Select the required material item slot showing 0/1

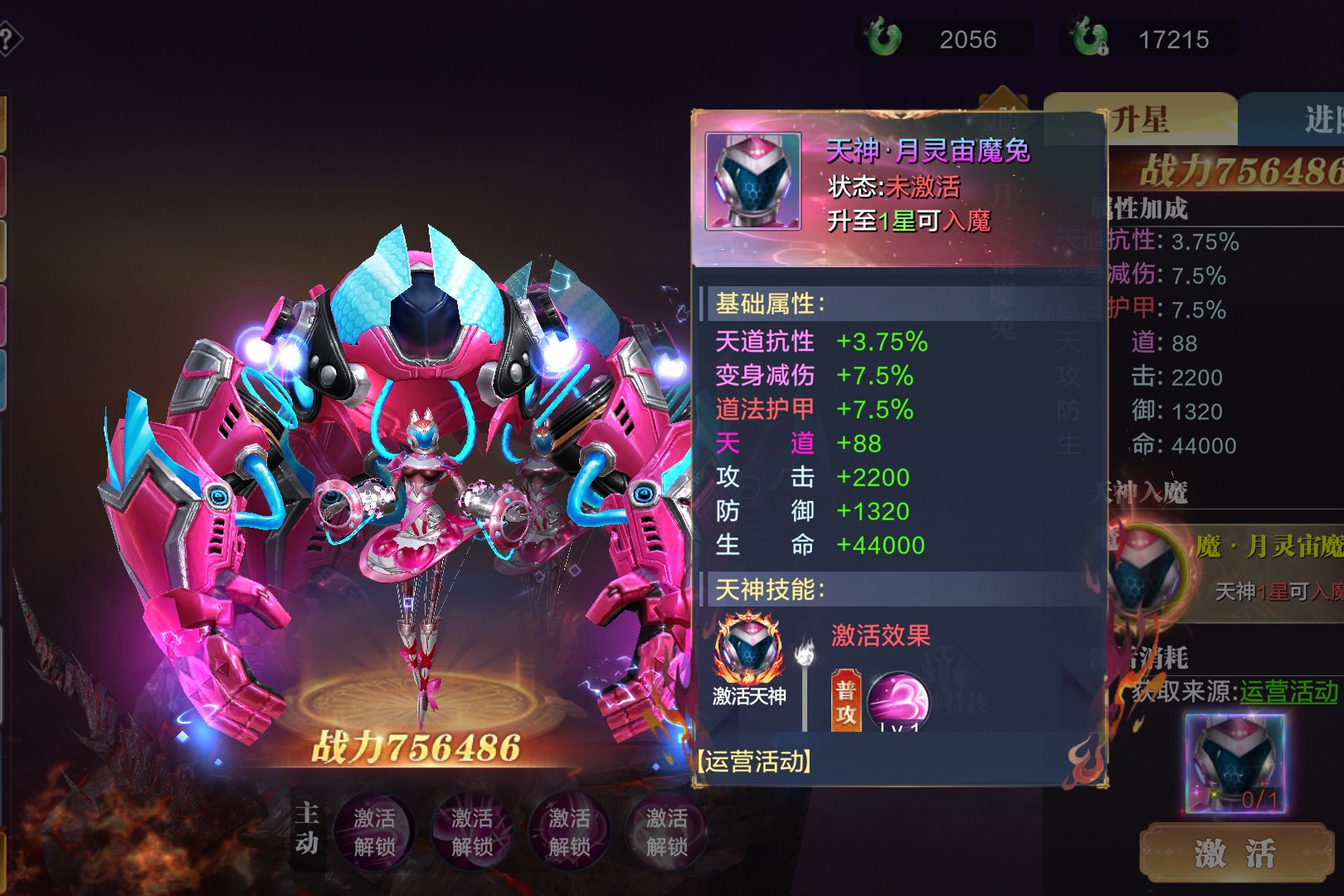click(x=1234, y=763)
